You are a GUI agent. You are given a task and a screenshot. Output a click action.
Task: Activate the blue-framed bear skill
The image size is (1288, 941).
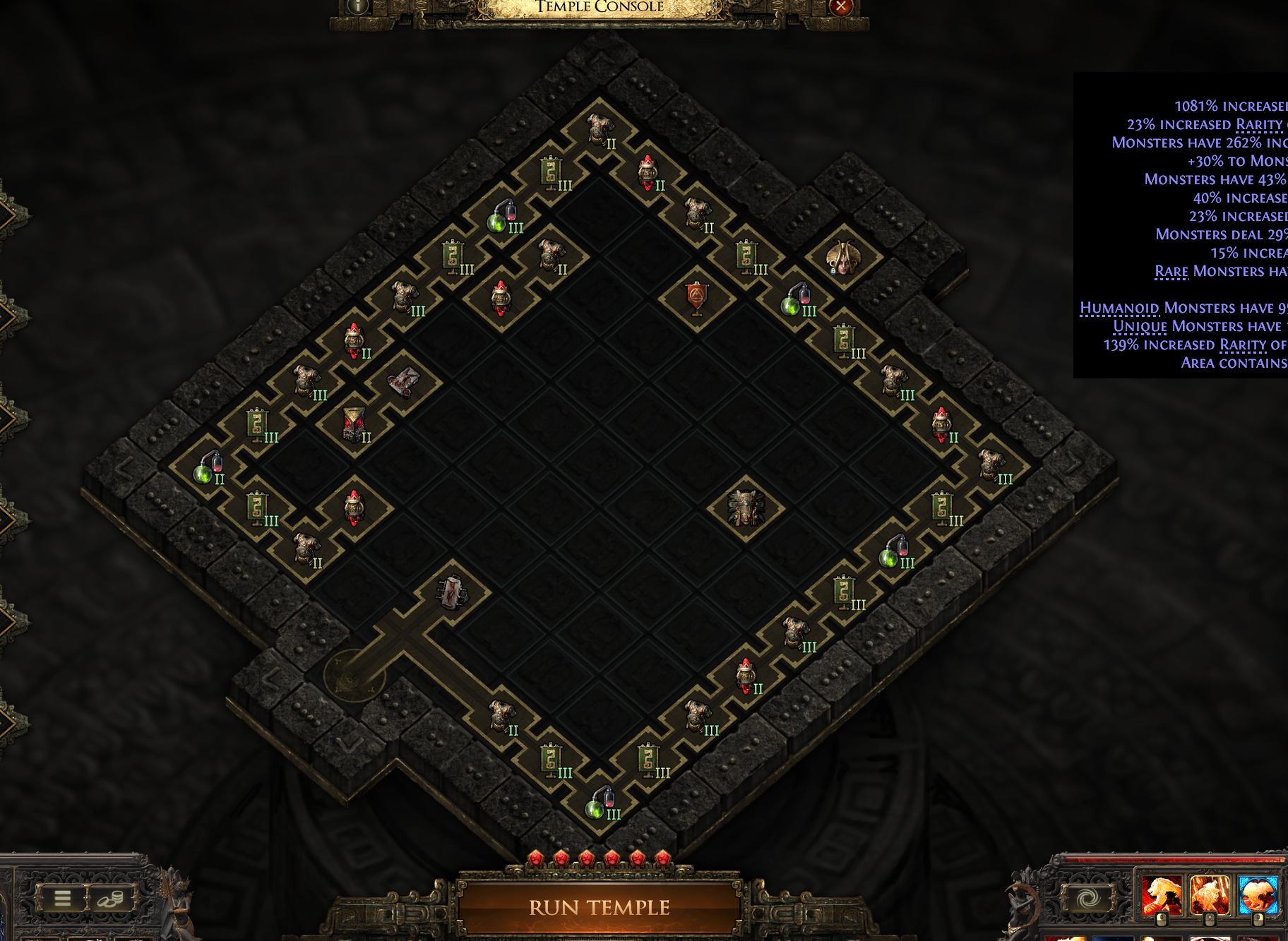point(1257,894)
